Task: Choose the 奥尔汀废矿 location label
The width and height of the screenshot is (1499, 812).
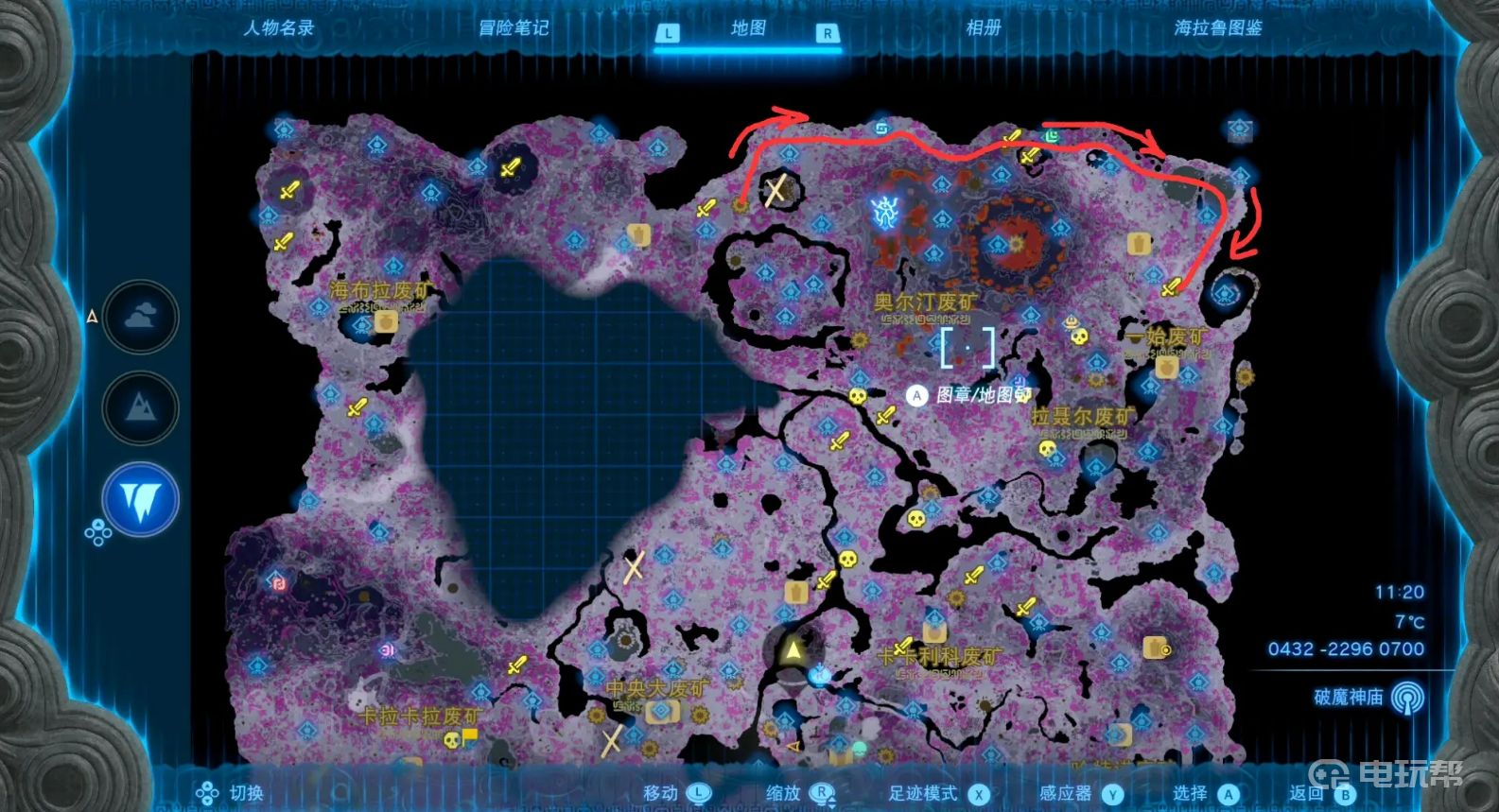Action: click(925, 302)
